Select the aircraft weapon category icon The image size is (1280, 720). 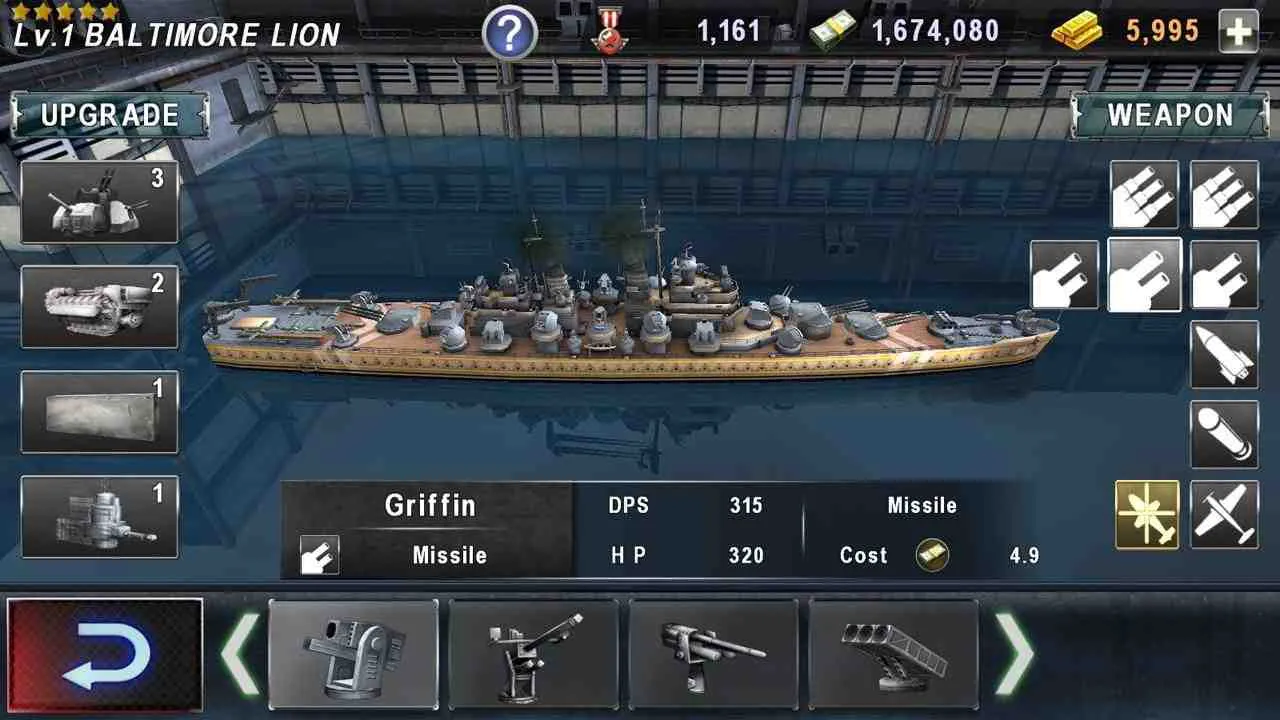pyautogui.click(x=1222, y=513)
